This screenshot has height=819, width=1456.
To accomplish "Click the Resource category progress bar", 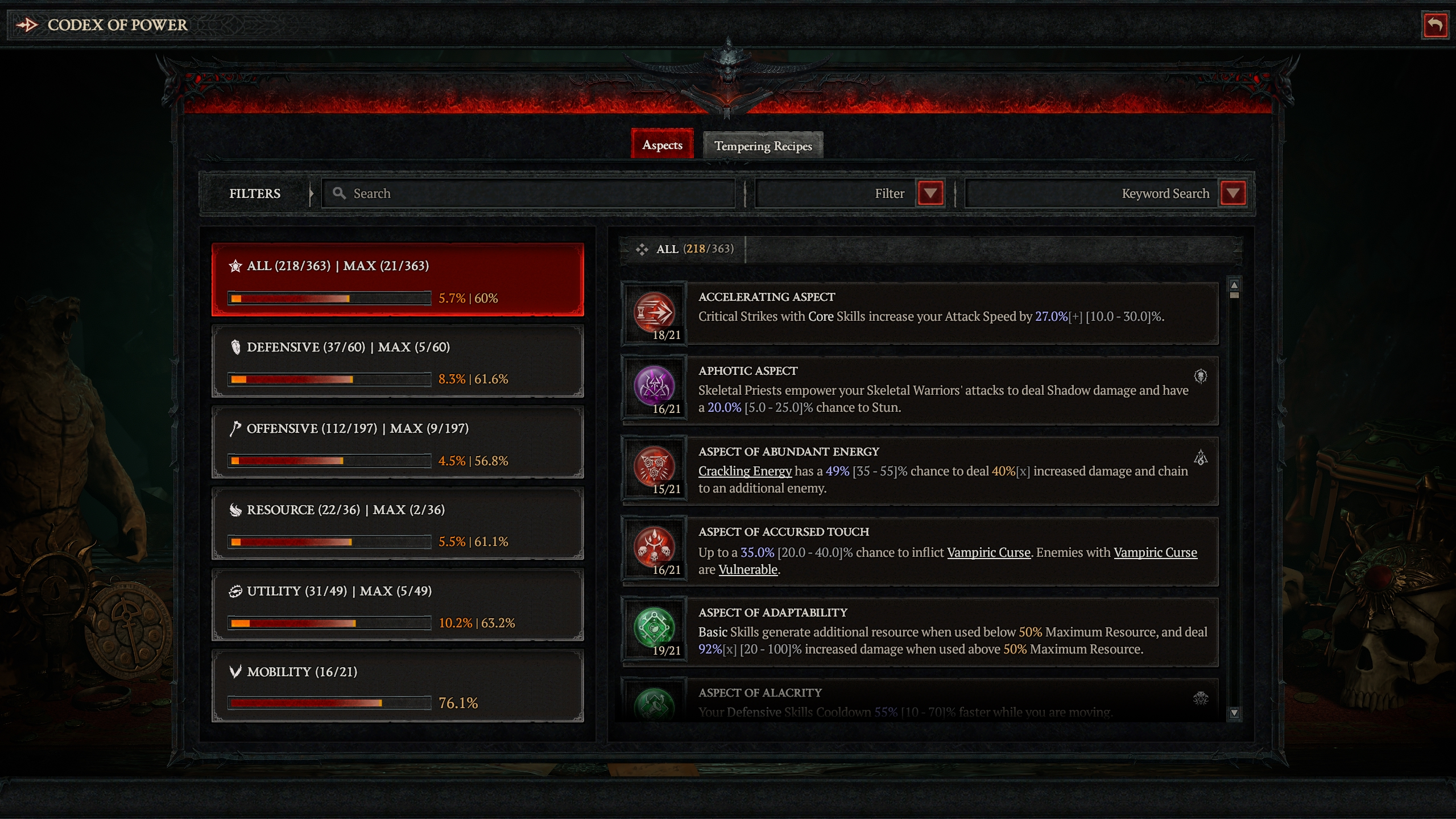I will point(329,541).
